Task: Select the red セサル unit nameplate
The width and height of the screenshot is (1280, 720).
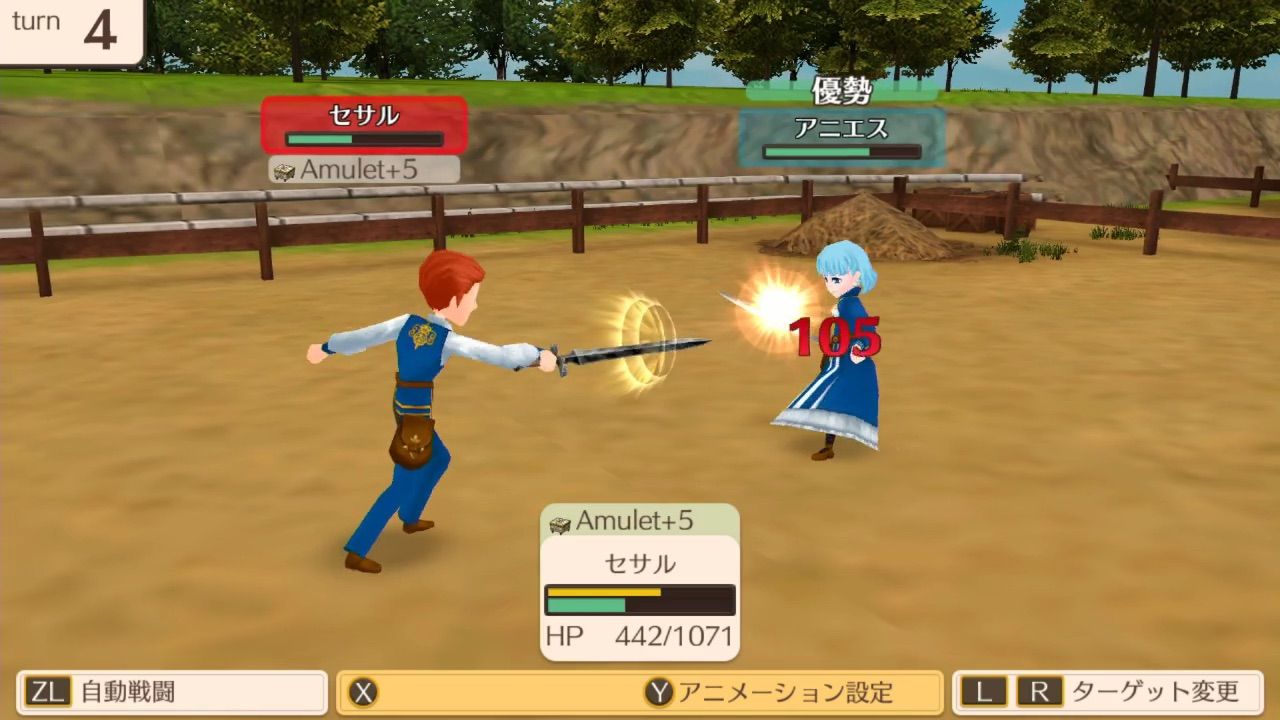Action: point(364,126)
